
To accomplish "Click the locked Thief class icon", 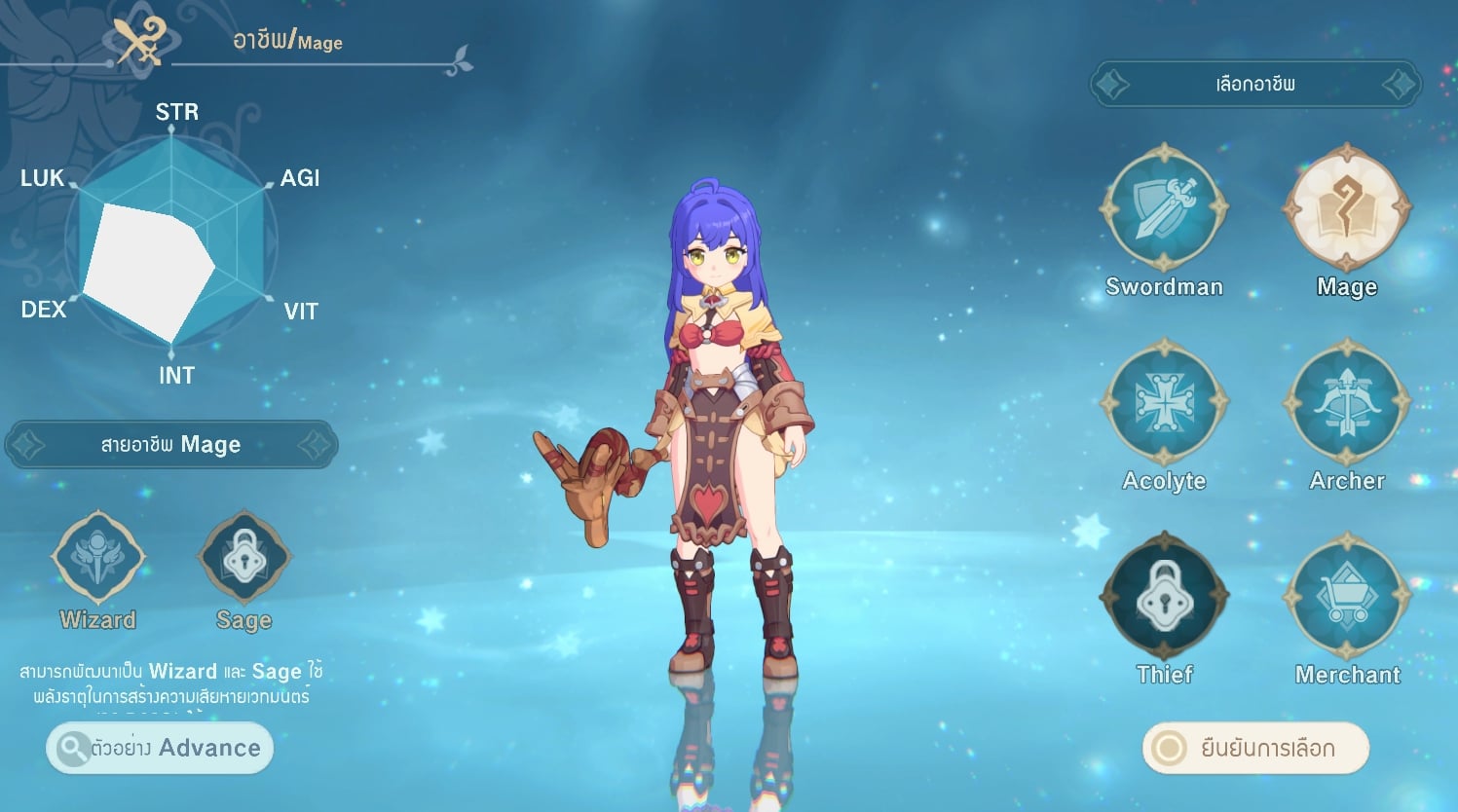I will click(1164, 596).
